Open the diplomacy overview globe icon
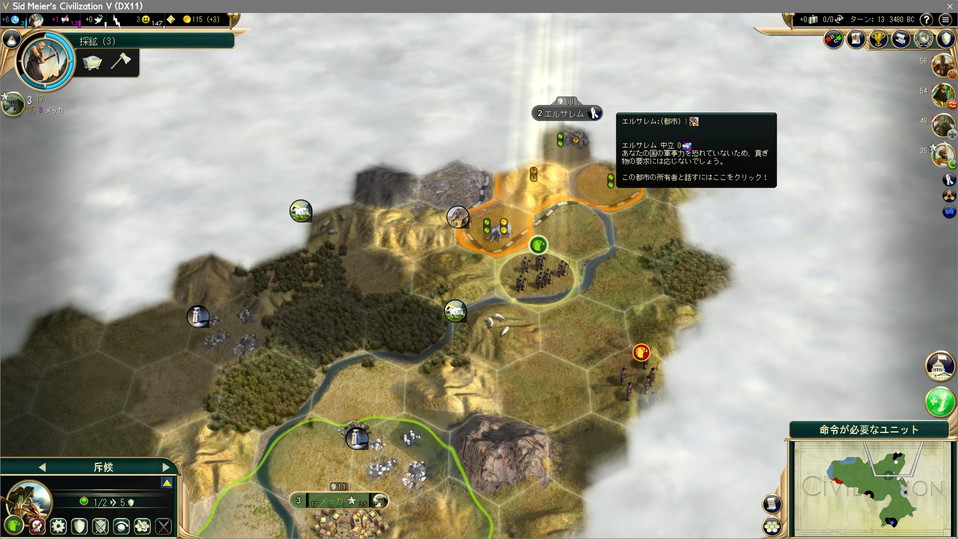Viewport: 958px width, 539px height. [922, 39]
